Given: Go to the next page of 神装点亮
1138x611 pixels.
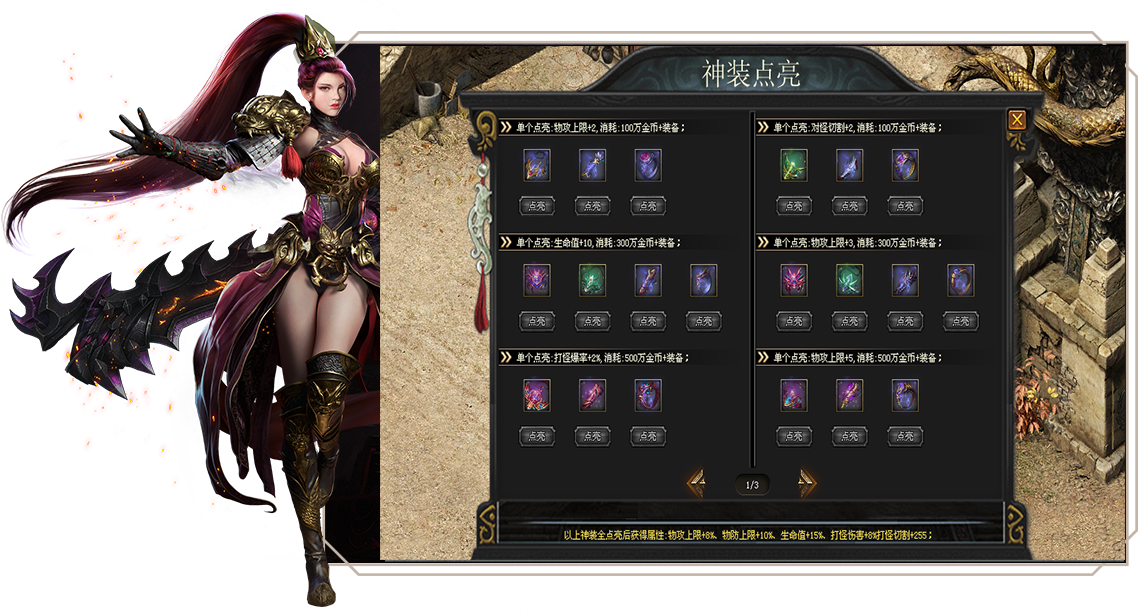Looking at the screenshot, I should [807, 484].
